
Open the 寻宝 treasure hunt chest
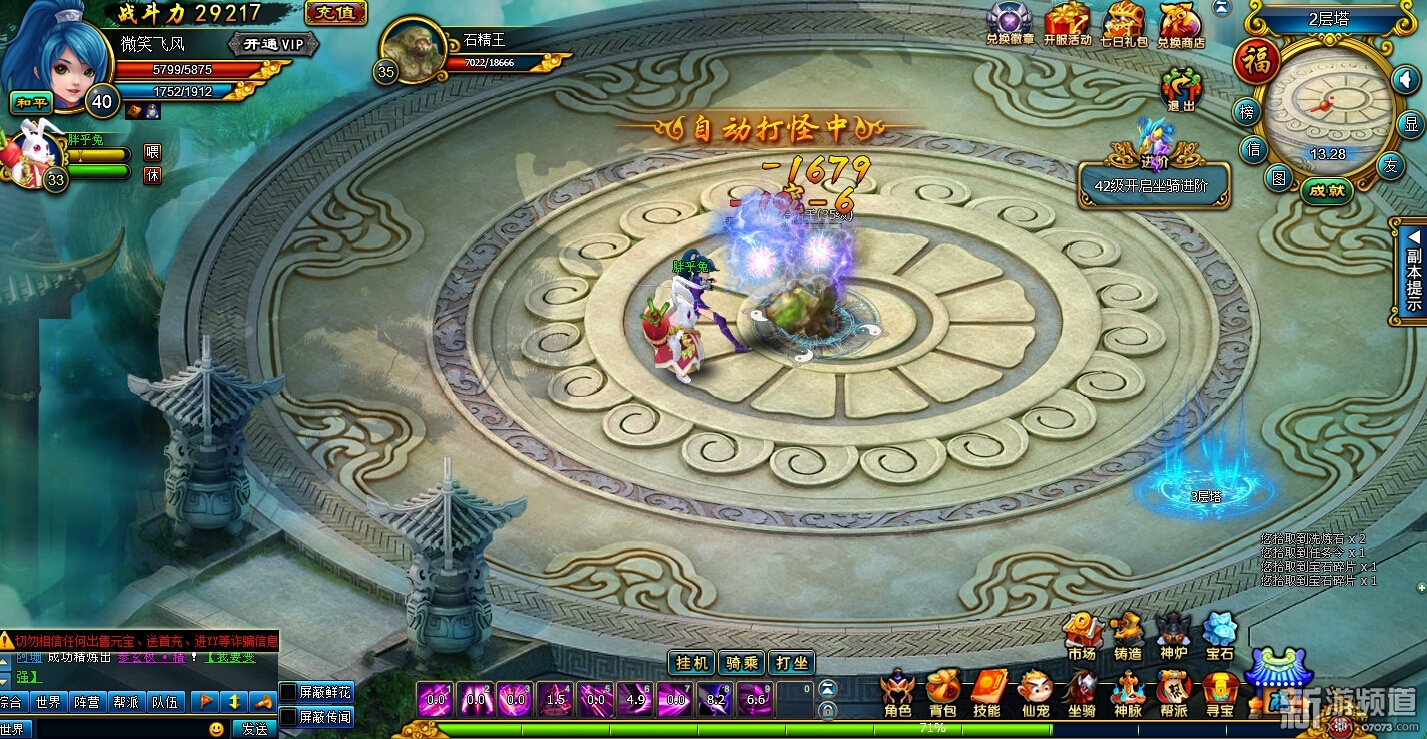pos(1220,693)
